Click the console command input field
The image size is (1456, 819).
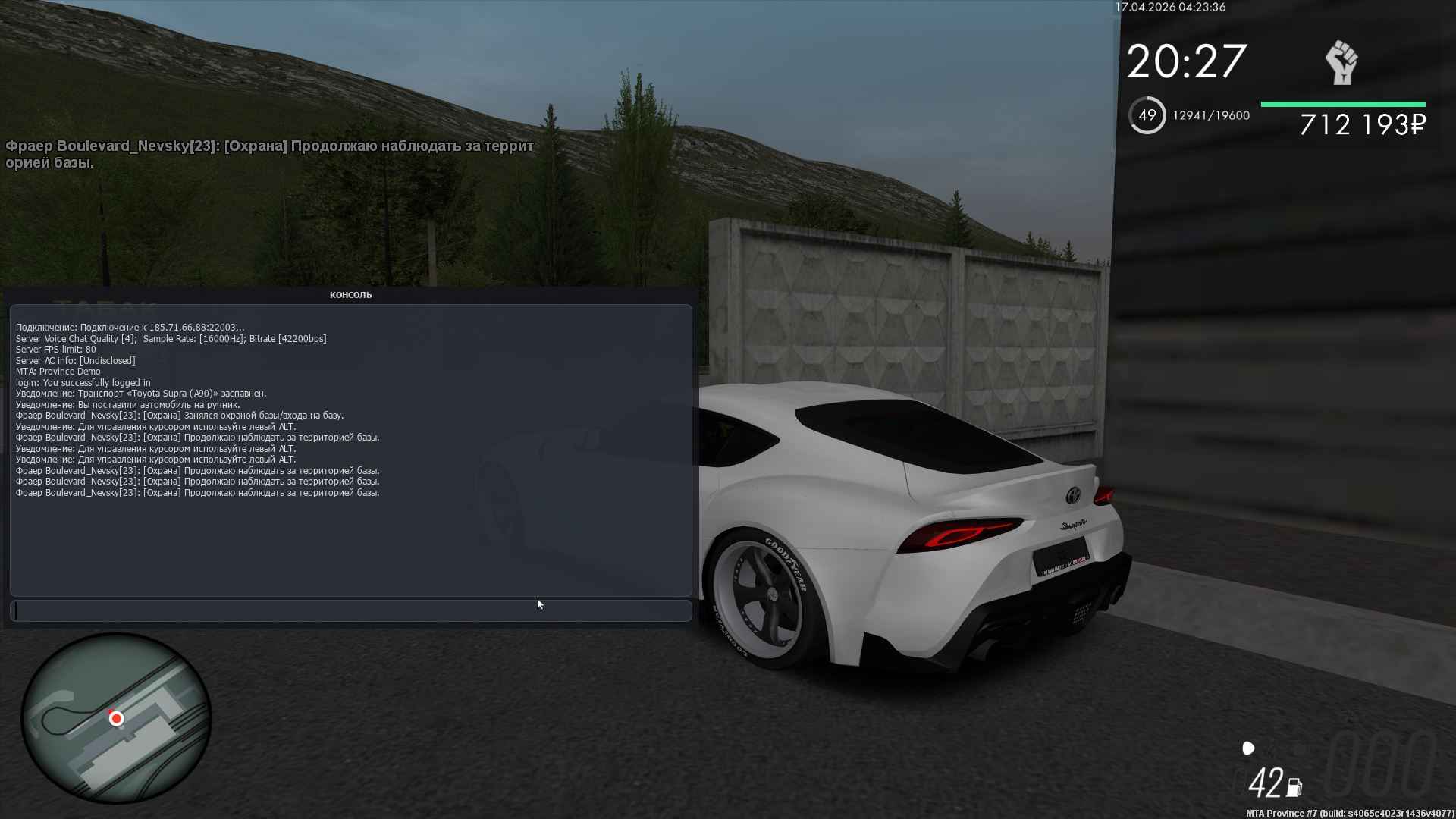coord(350,610)
